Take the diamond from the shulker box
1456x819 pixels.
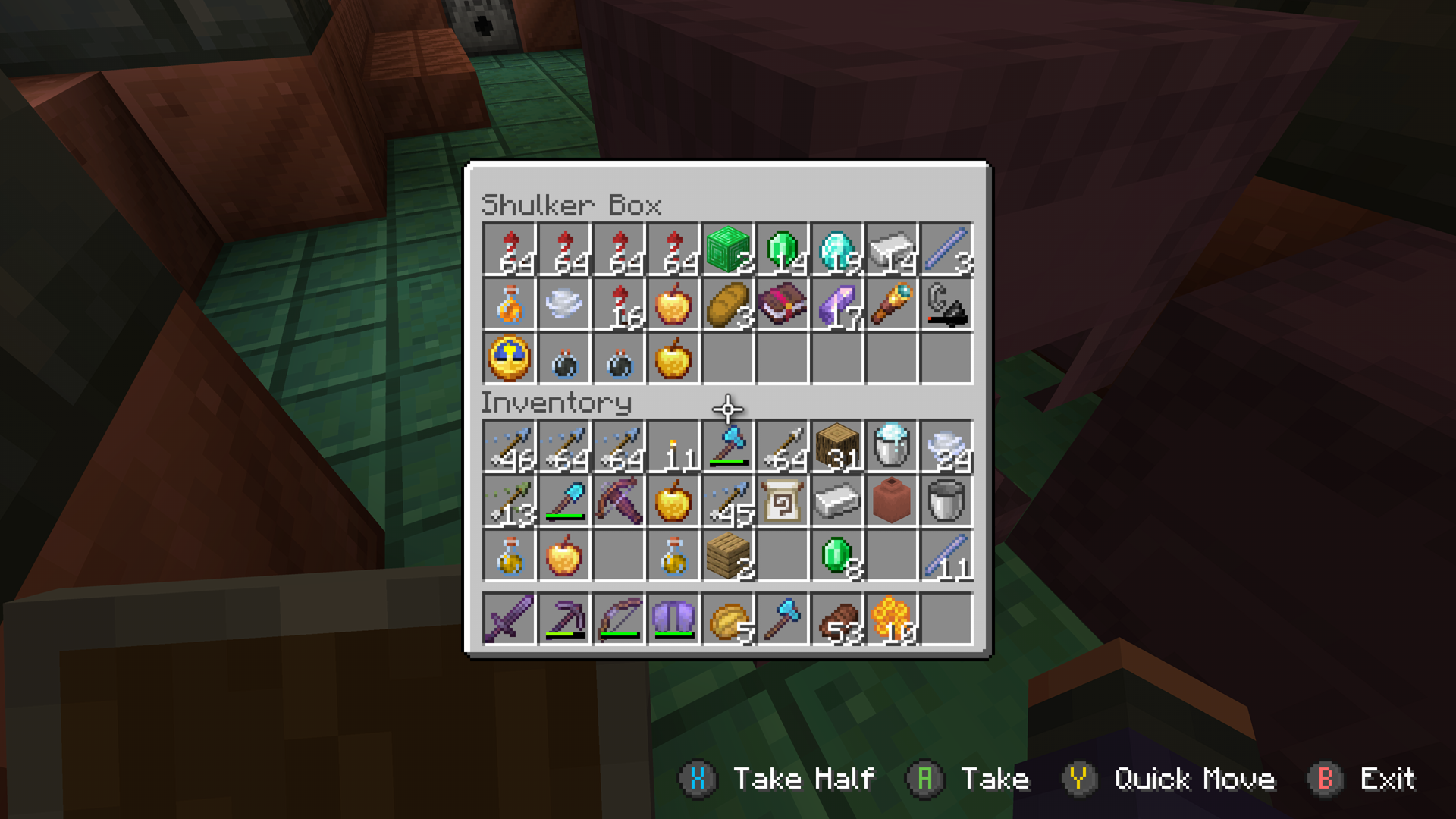836,250
